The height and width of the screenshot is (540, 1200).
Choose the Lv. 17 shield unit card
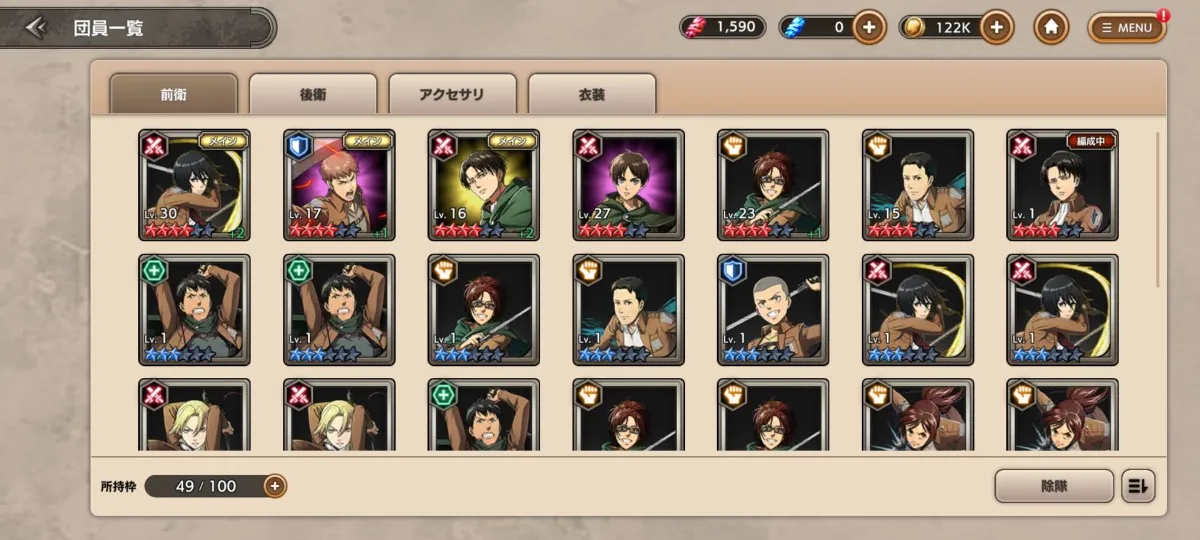339,185
